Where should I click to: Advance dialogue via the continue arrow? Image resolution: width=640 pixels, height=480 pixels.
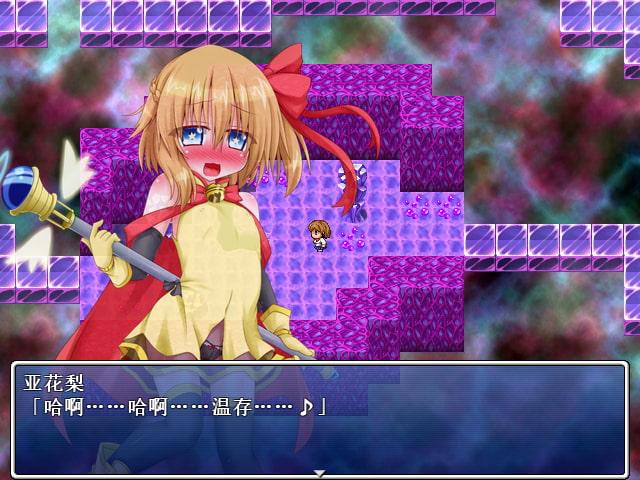coord(319,472)
